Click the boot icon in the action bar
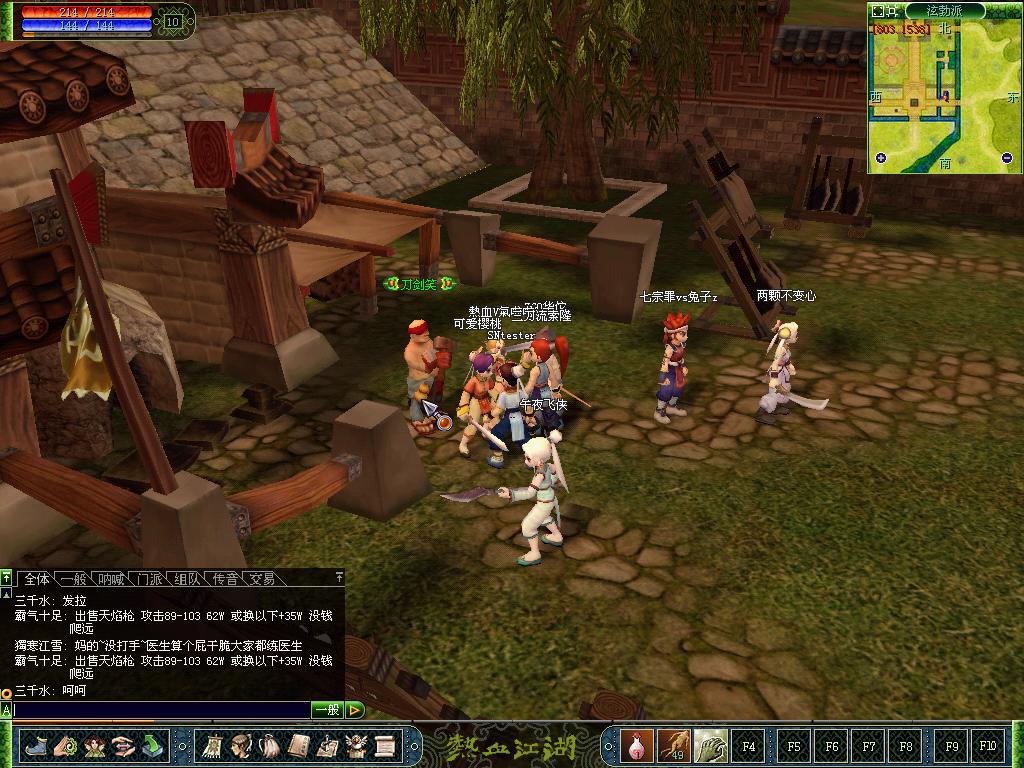The width and height of the screenshot is (1024, 768). (x=36, y=745)
